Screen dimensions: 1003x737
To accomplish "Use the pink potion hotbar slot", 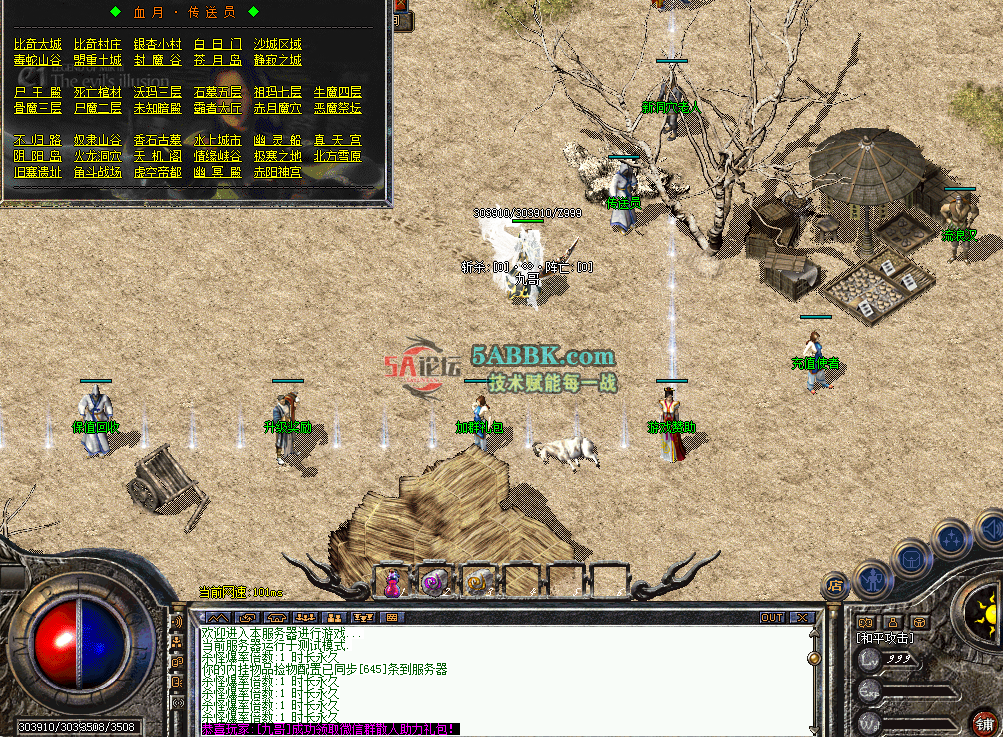I will click(x=391, y=581).
